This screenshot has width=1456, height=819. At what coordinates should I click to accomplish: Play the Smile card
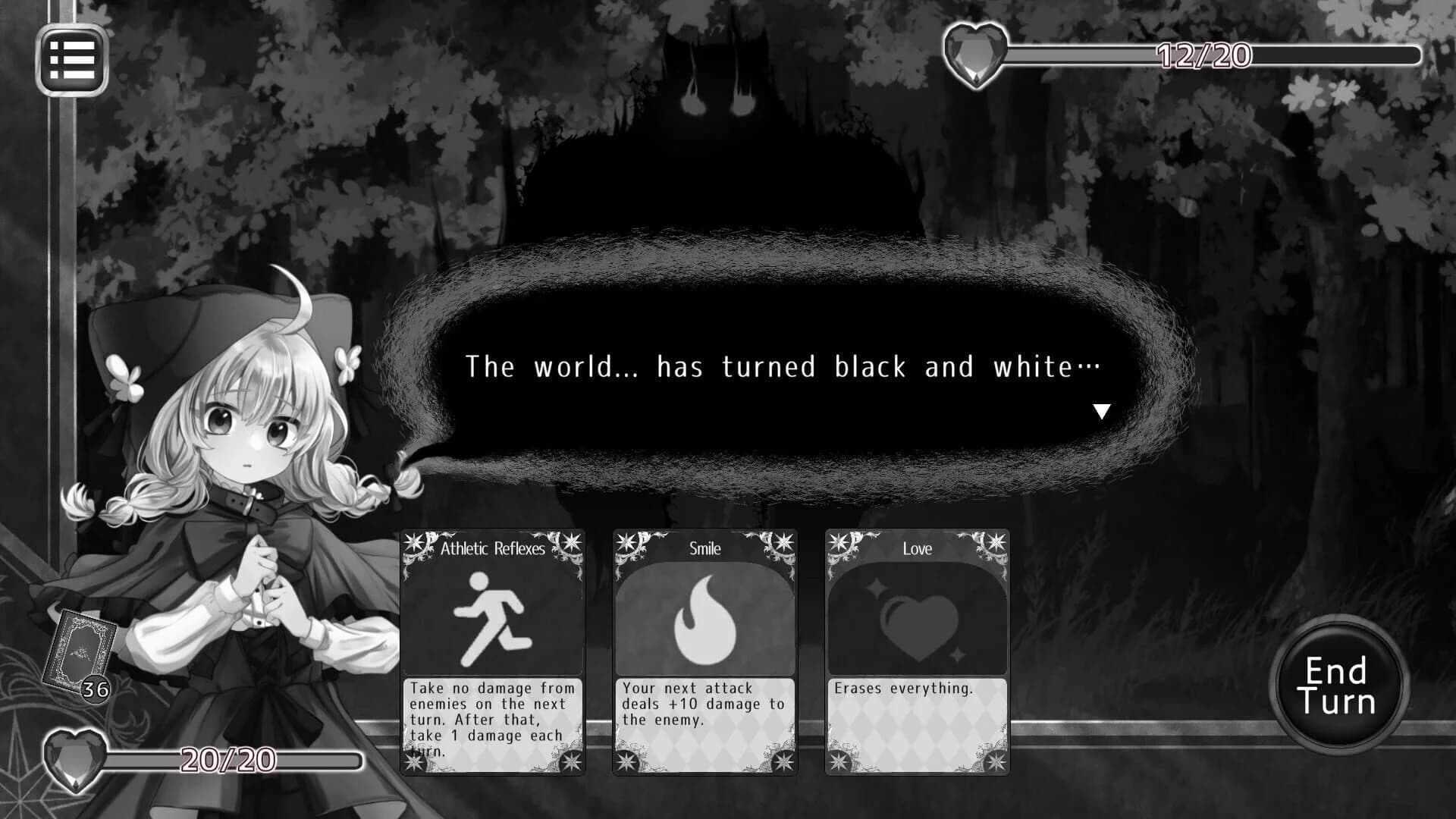click(x=704, y=652)
